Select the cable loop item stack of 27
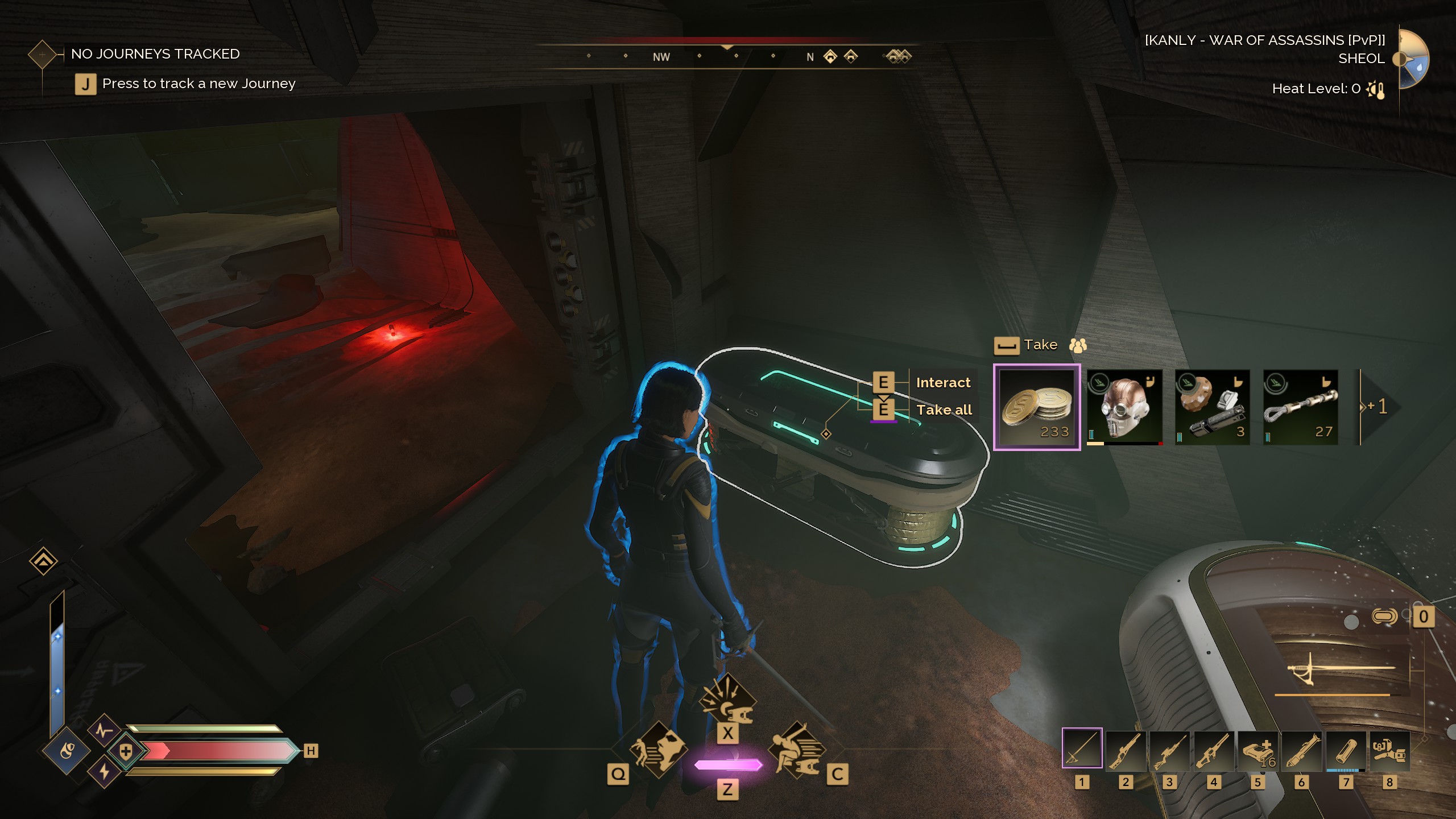The width and height of the screenshot is (1456, 819). 1300,407
